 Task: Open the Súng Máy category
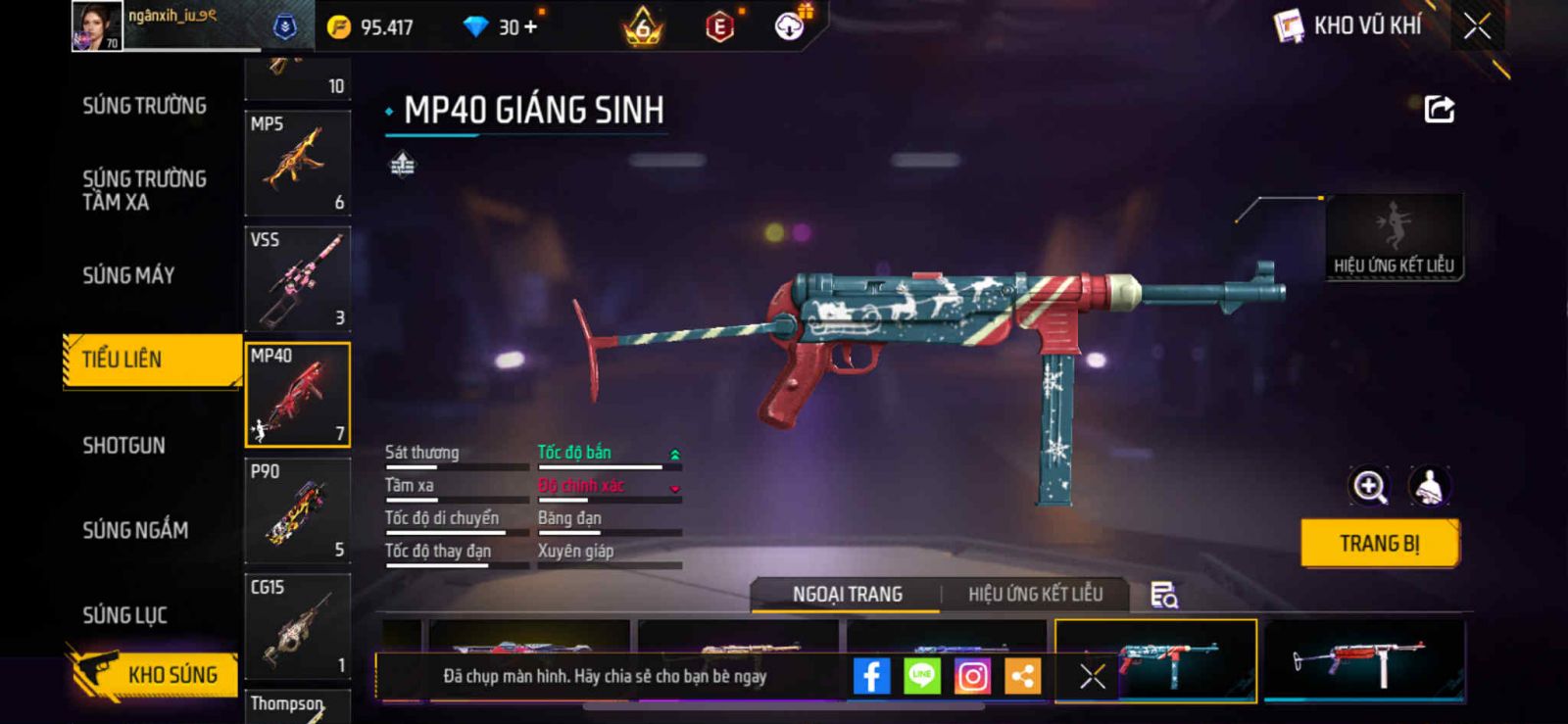128,275
